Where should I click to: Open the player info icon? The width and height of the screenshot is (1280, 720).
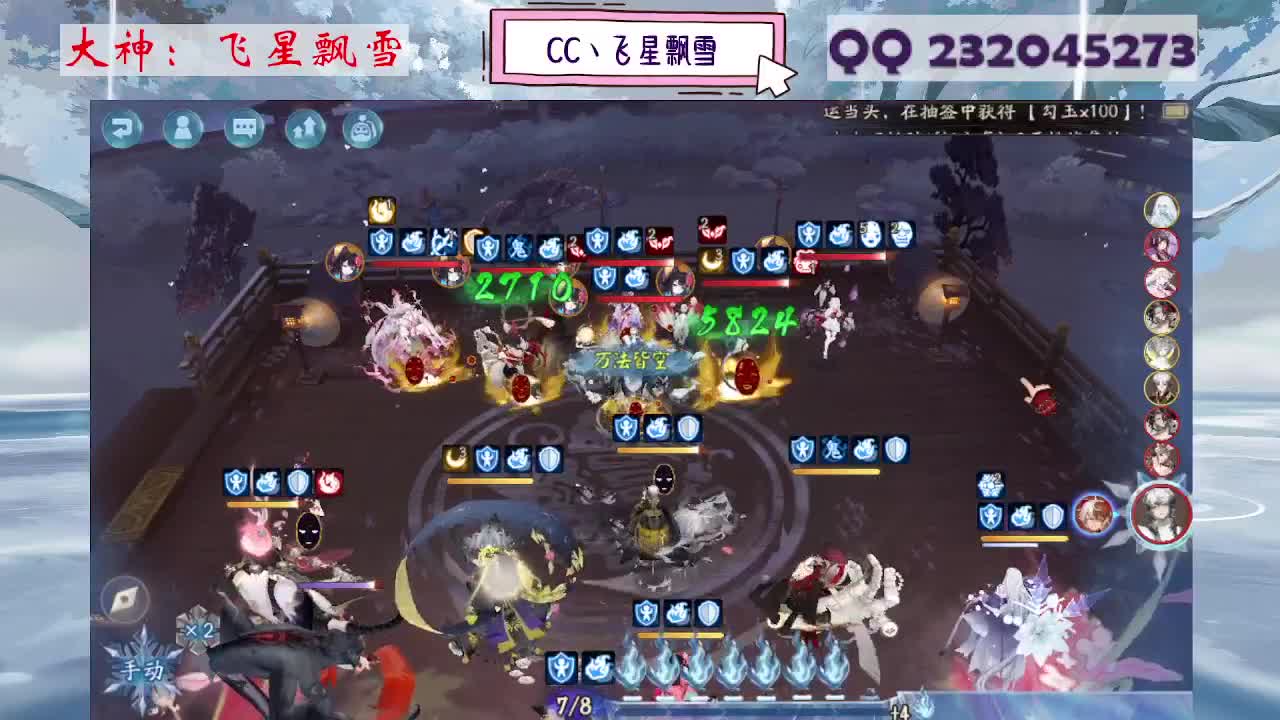click(183, 125)
